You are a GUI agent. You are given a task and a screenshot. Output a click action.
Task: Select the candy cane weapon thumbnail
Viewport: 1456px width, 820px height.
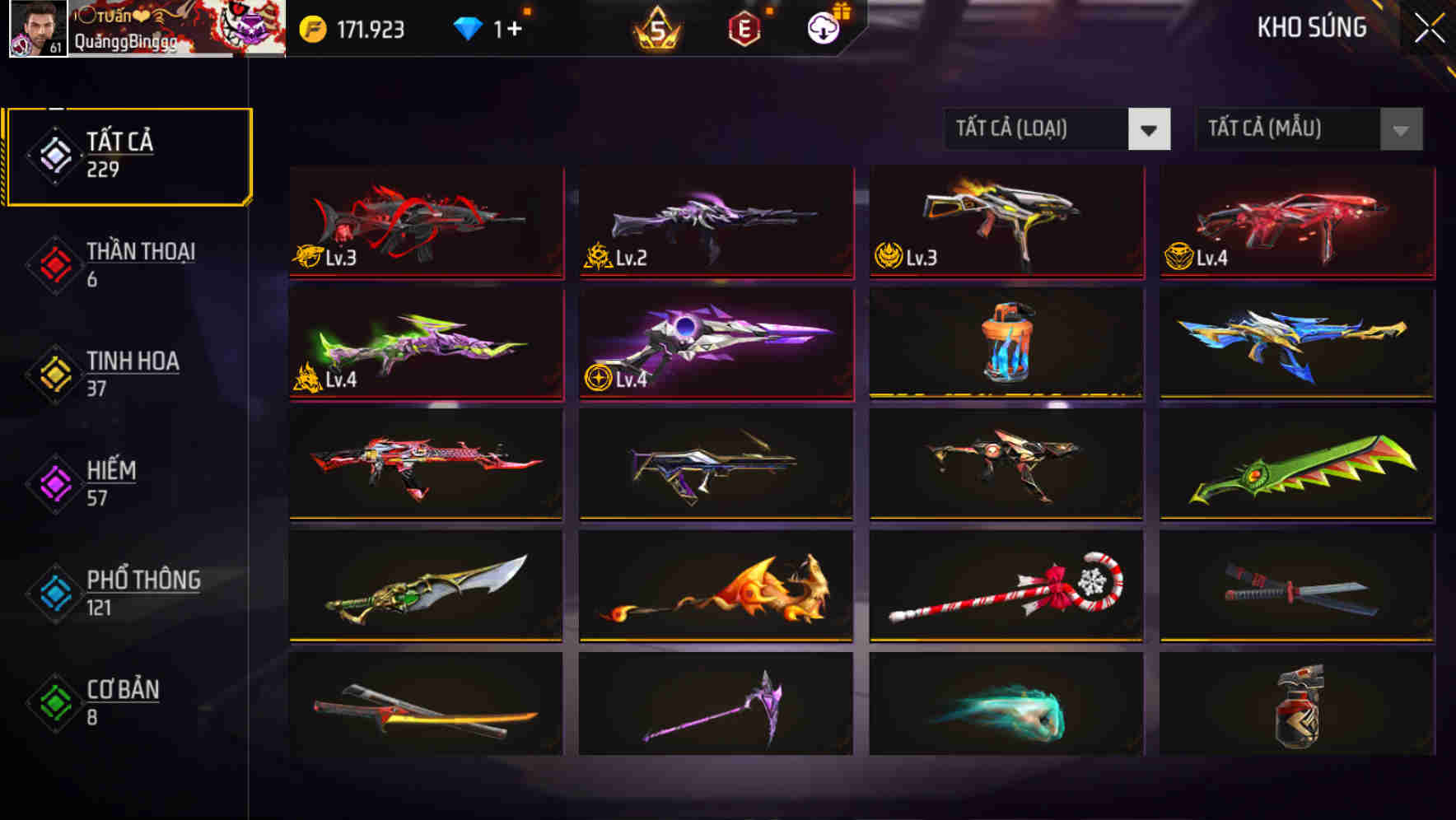[1005, 587]
